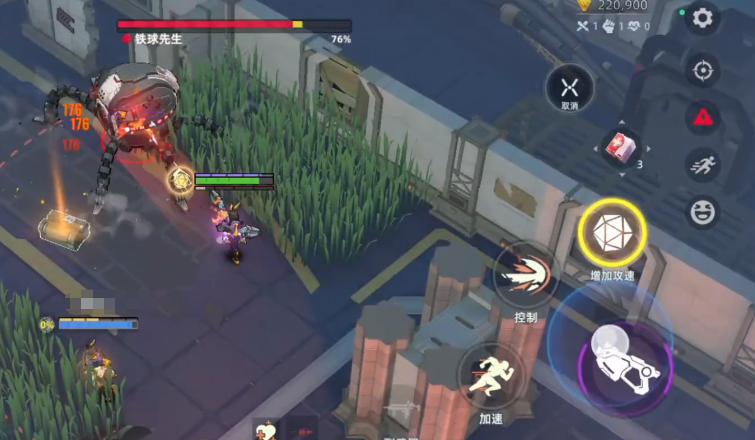Open the gear settings menu
Image resolution: width=755 pixels, height=440 pixels.
(703, 19)
